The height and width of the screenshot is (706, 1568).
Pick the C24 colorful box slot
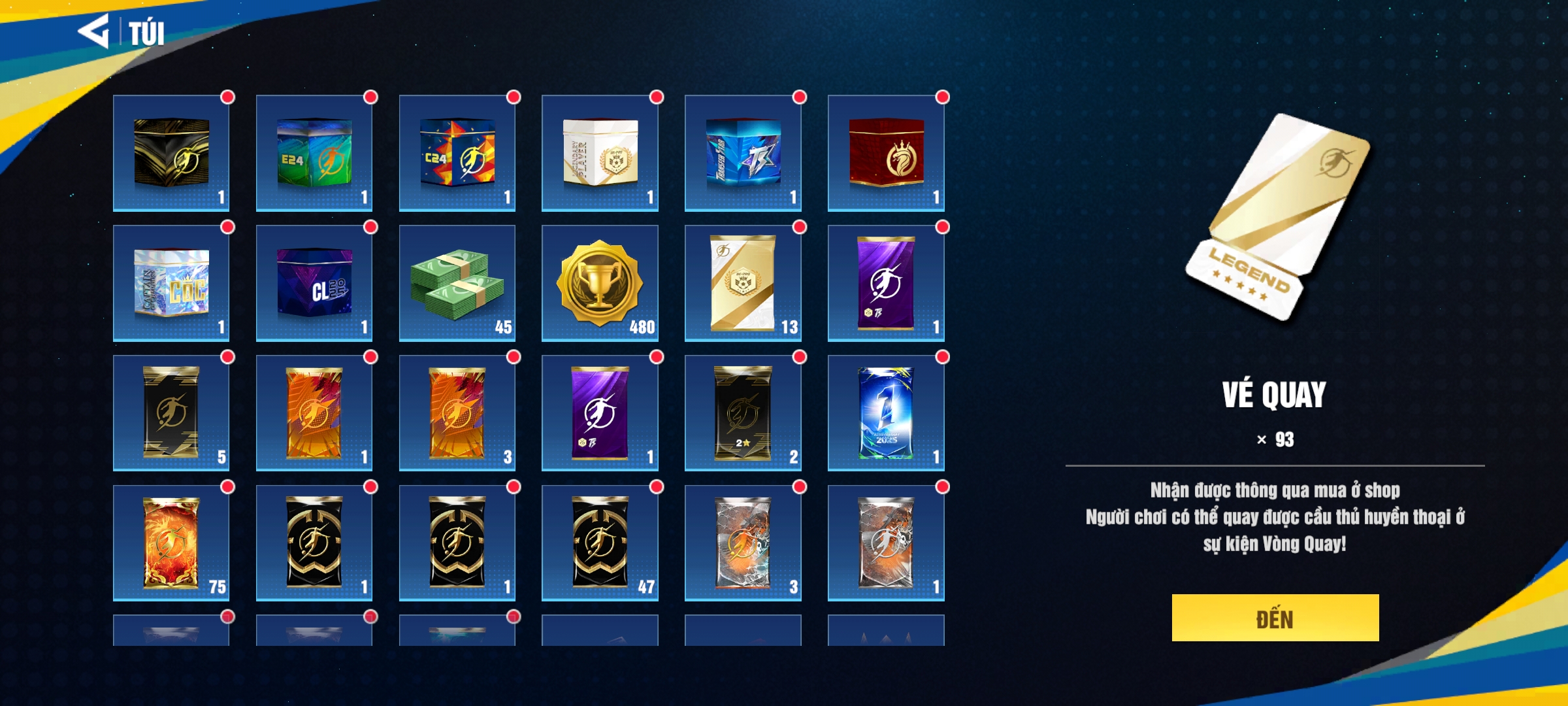457,153
